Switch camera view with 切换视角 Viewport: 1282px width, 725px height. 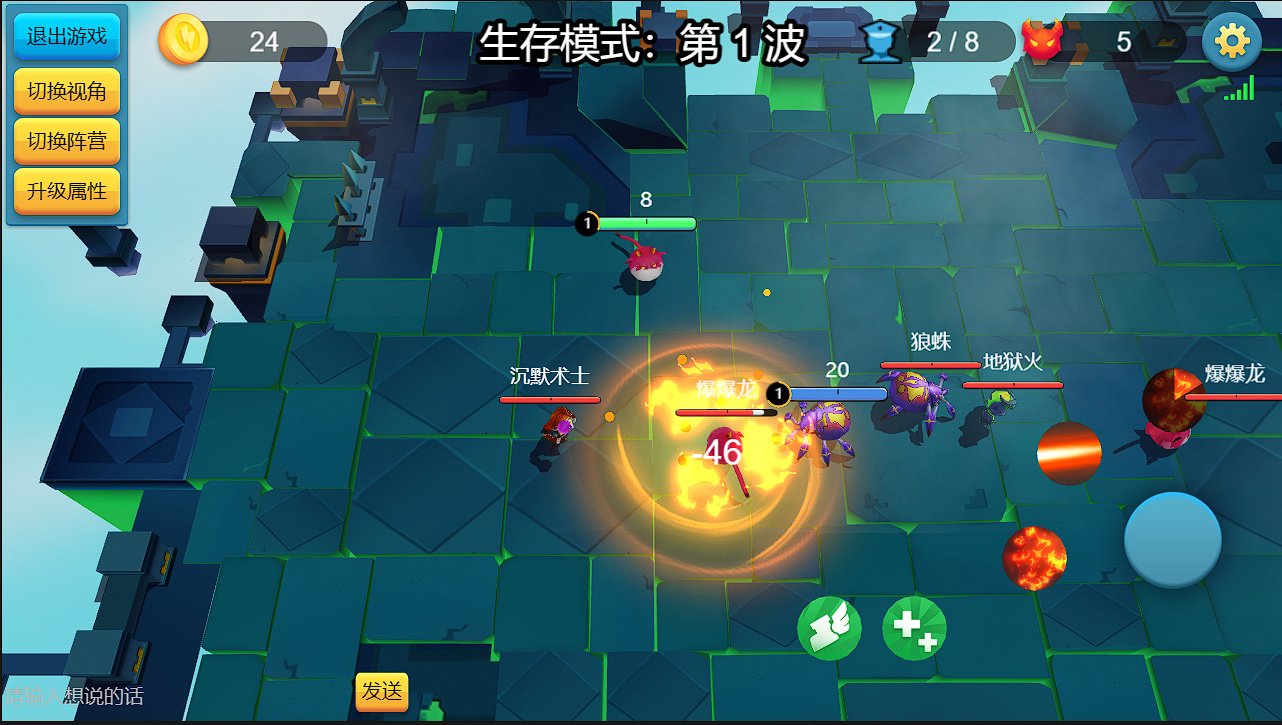(x=66, y=91)
